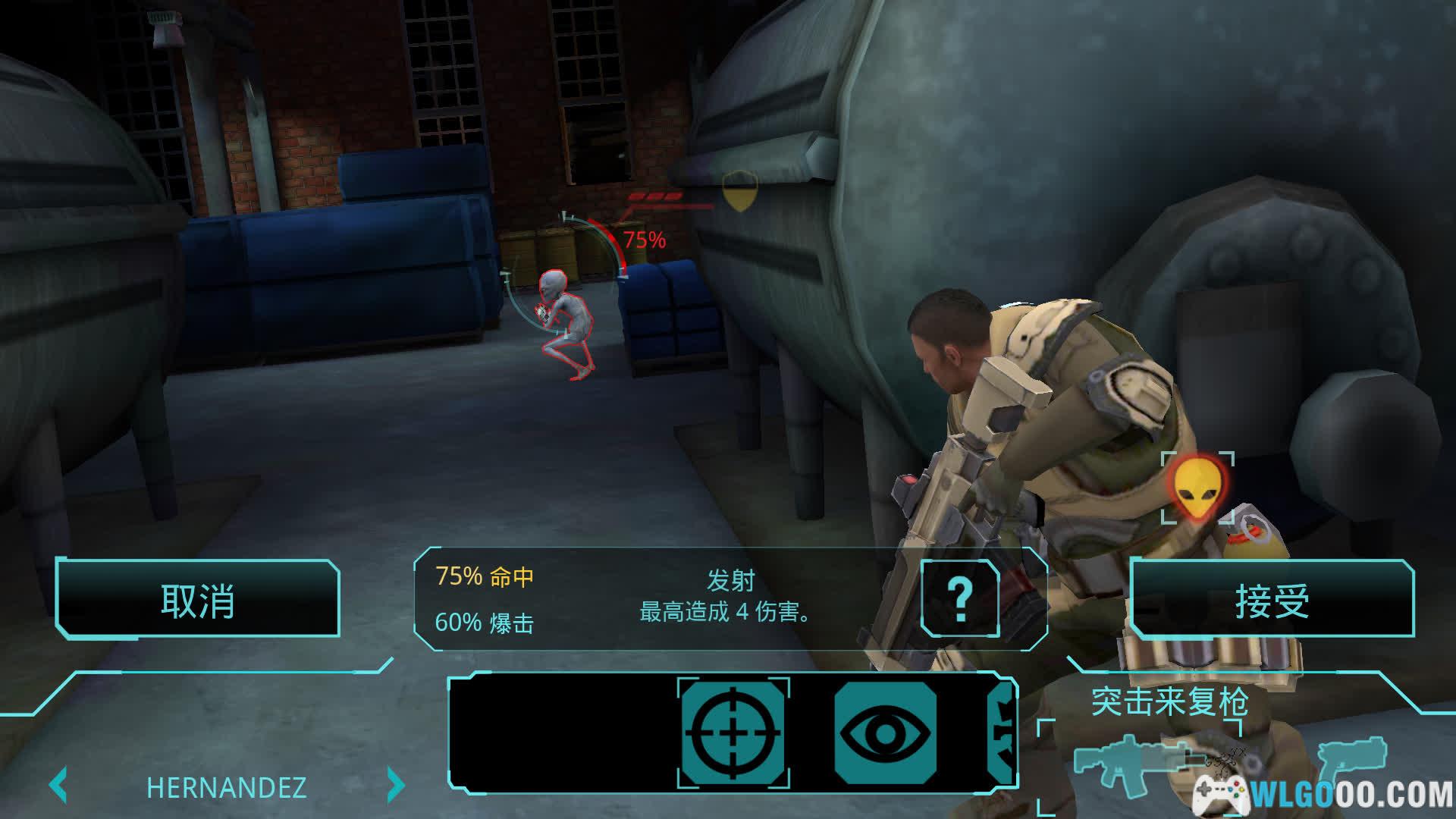Cancel the shot with 取消

point(197,600)
